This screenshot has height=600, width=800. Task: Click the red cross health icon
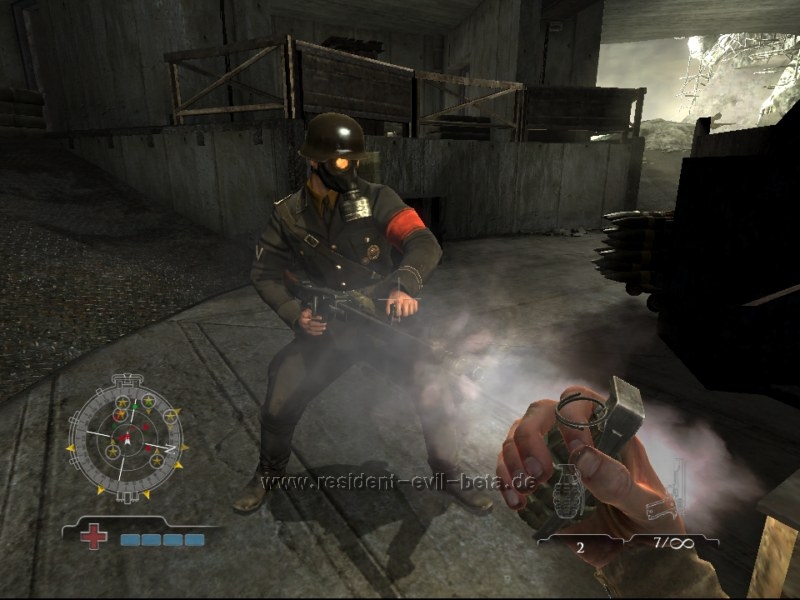94,537
